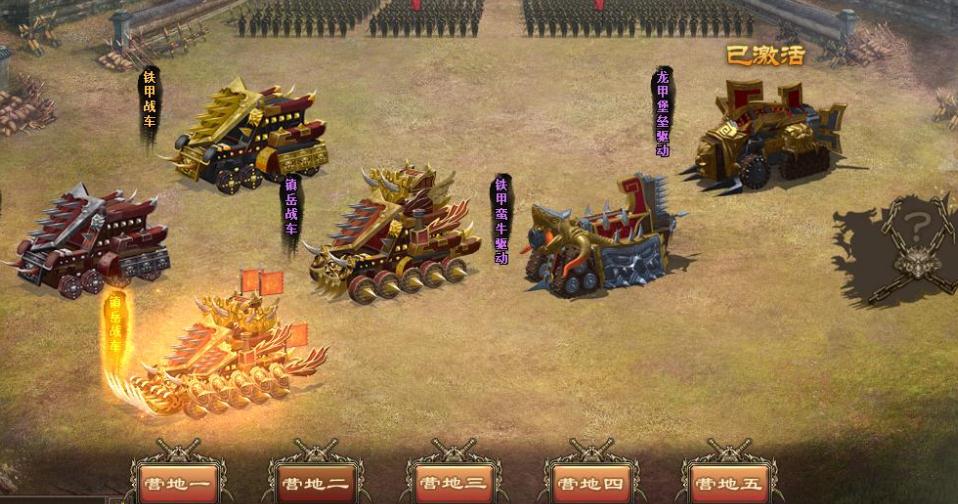Select the 铁甲战车 gold-and-black chariot
Screen dimensions: 958x504
[252, 137]
